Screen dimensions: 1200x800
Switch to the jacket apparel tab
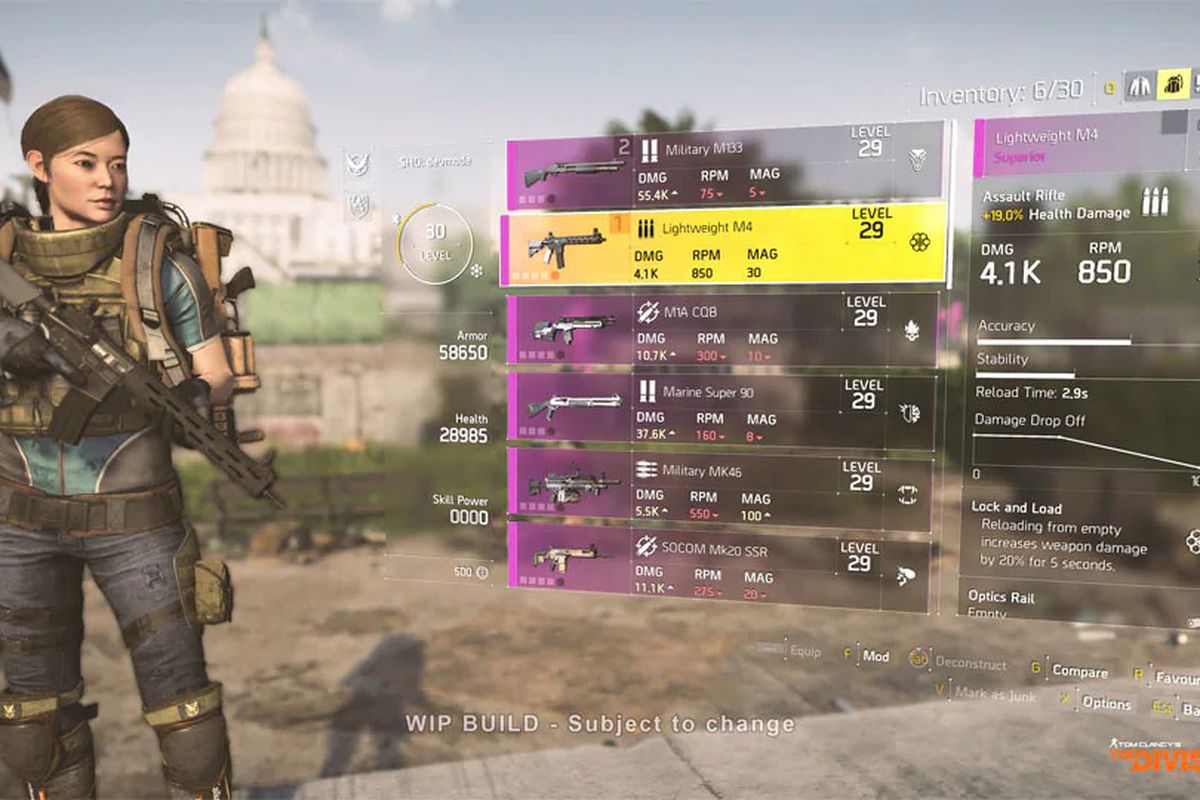pos(1140,86)
